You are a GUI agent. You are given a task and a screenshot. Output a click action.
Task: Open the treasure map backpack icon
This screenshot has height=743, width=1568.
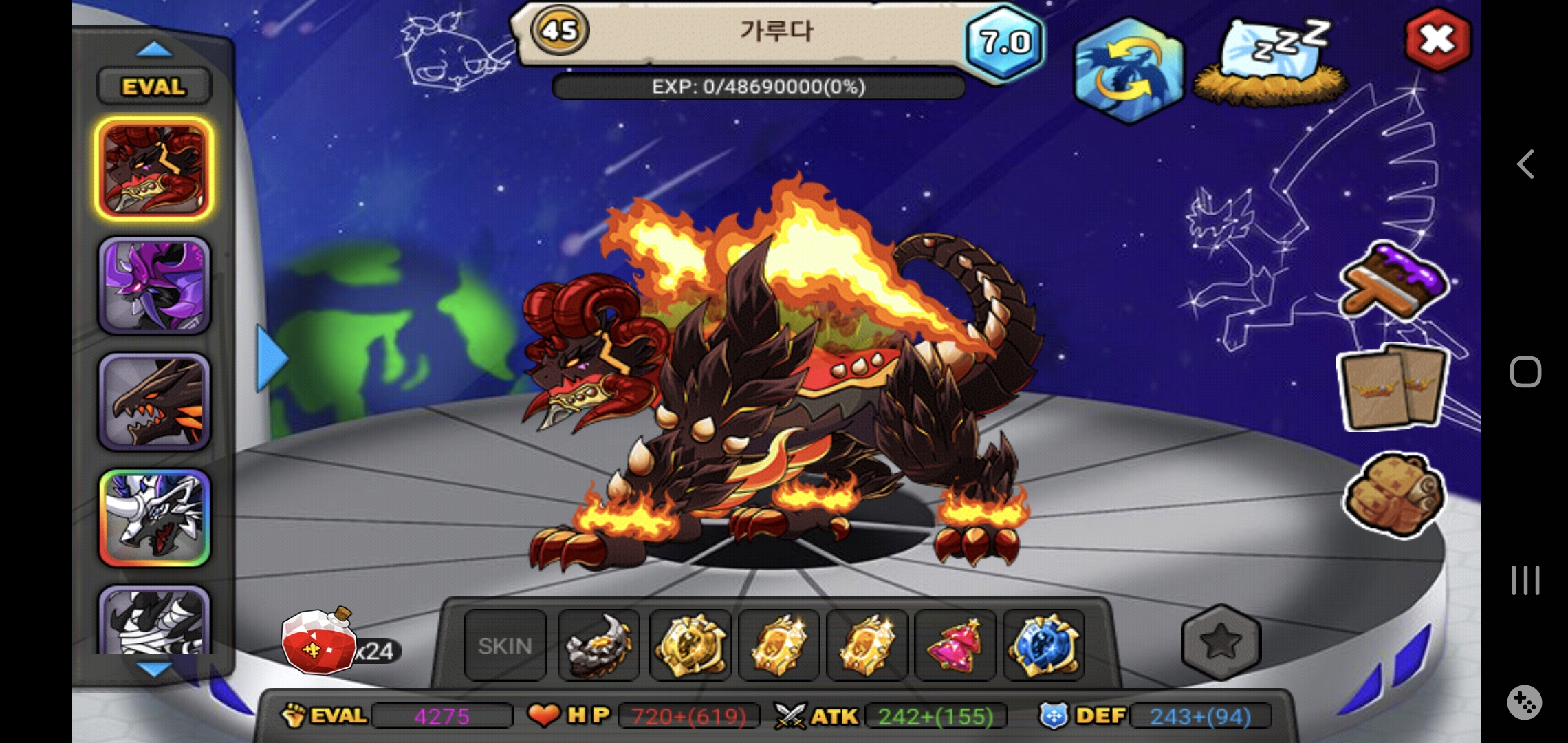pos(1394,493)
